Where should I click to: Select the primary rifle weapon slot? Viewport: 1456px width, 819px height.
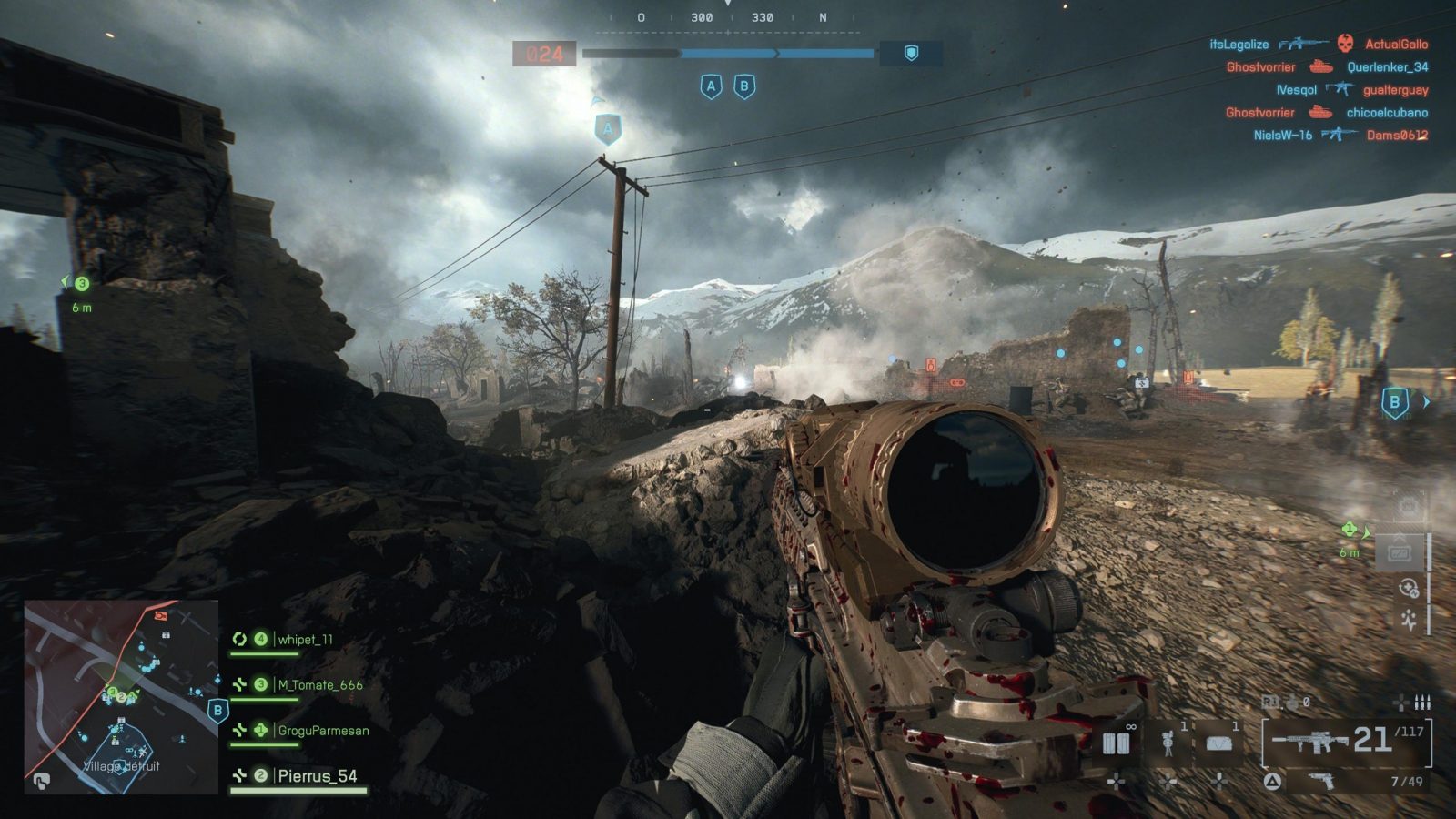click(1345, 742)
